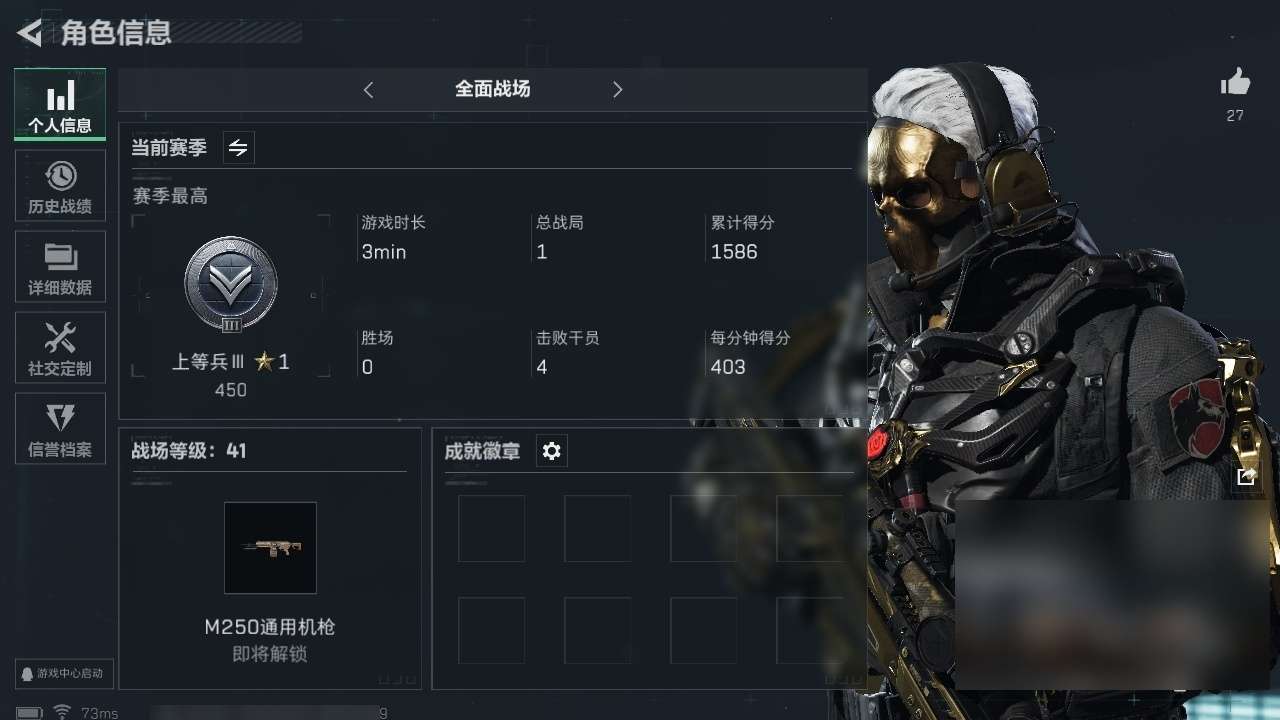
Task: Click the 游戏中心启动 button
Action: tap(64, 673)
